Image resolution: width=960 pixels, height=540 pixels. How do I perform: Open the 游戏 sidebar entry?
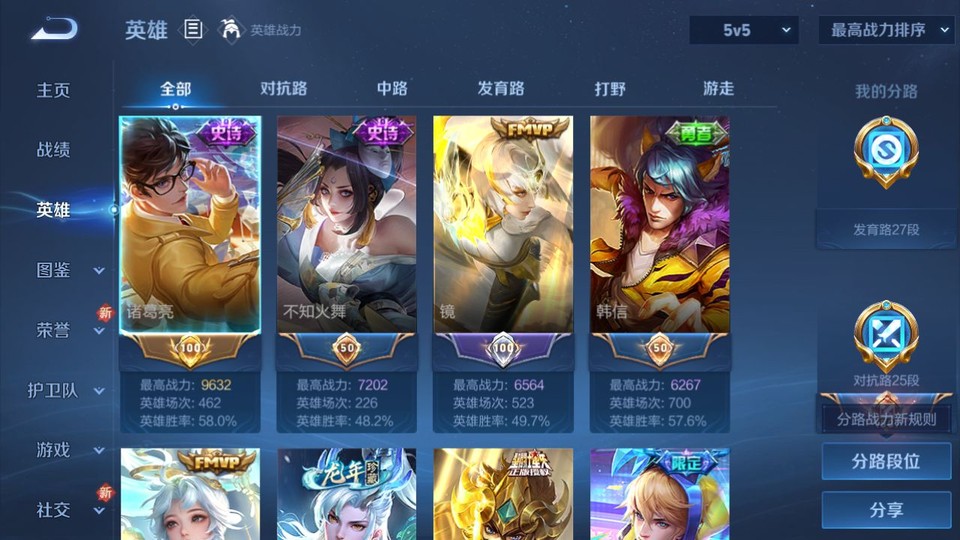54,450
